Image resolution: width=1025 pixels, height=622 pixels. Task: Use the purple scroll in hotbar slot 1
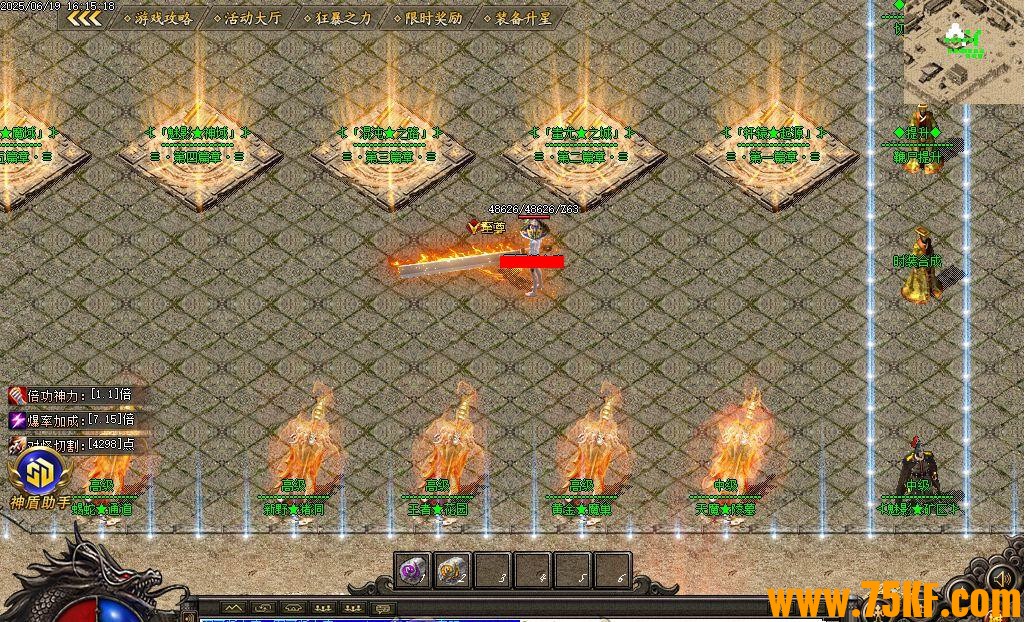click(412, 570)
